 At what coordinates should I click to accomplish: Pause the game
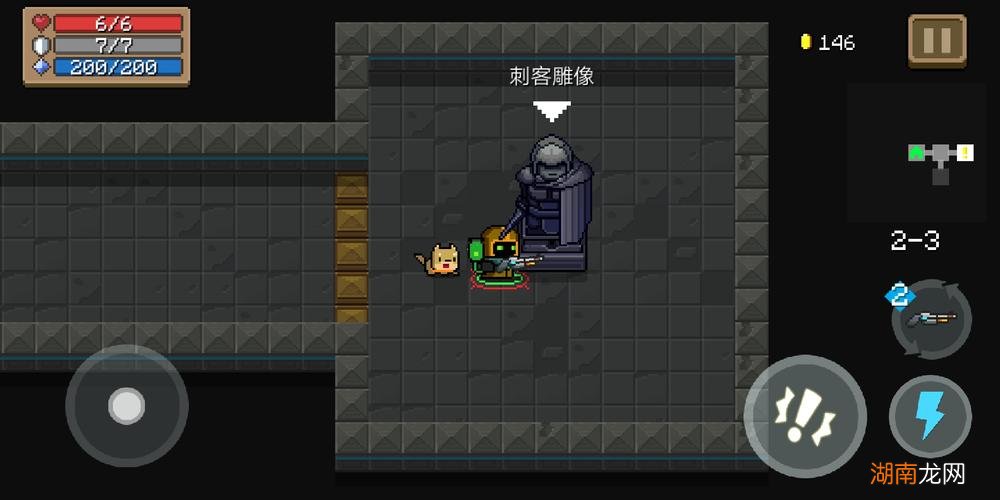(937, 41)
